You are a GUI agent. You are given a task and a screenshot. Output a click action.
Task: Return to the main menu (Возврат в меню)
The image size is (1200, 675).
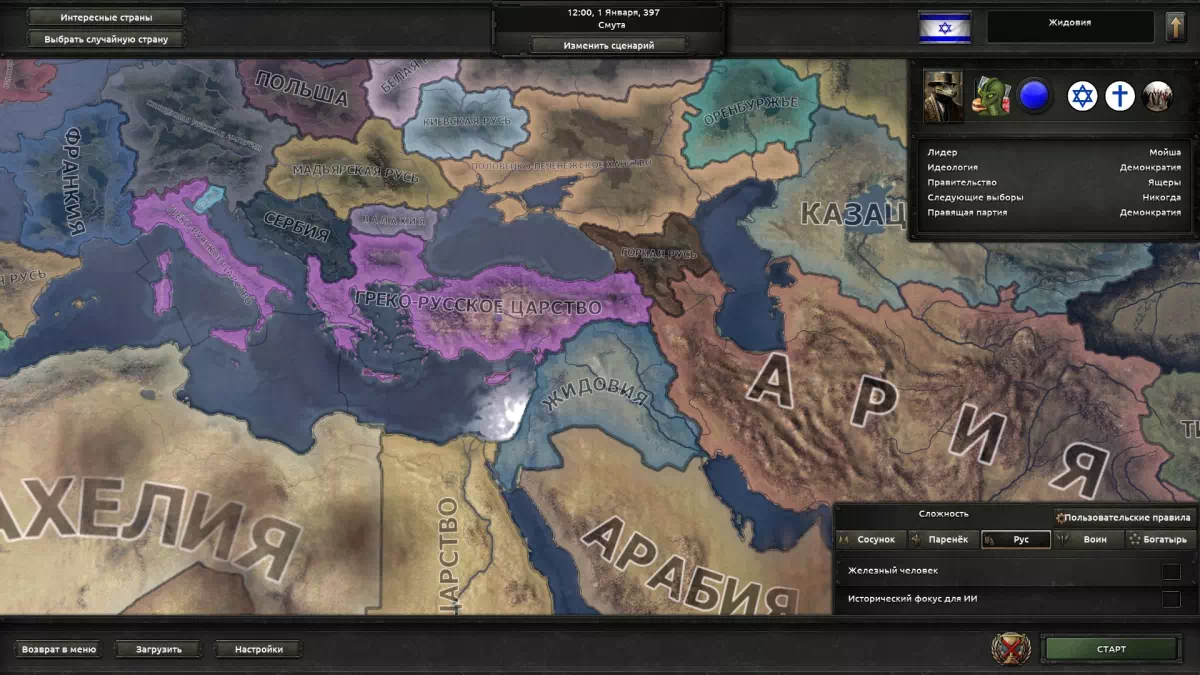(61, 649)
